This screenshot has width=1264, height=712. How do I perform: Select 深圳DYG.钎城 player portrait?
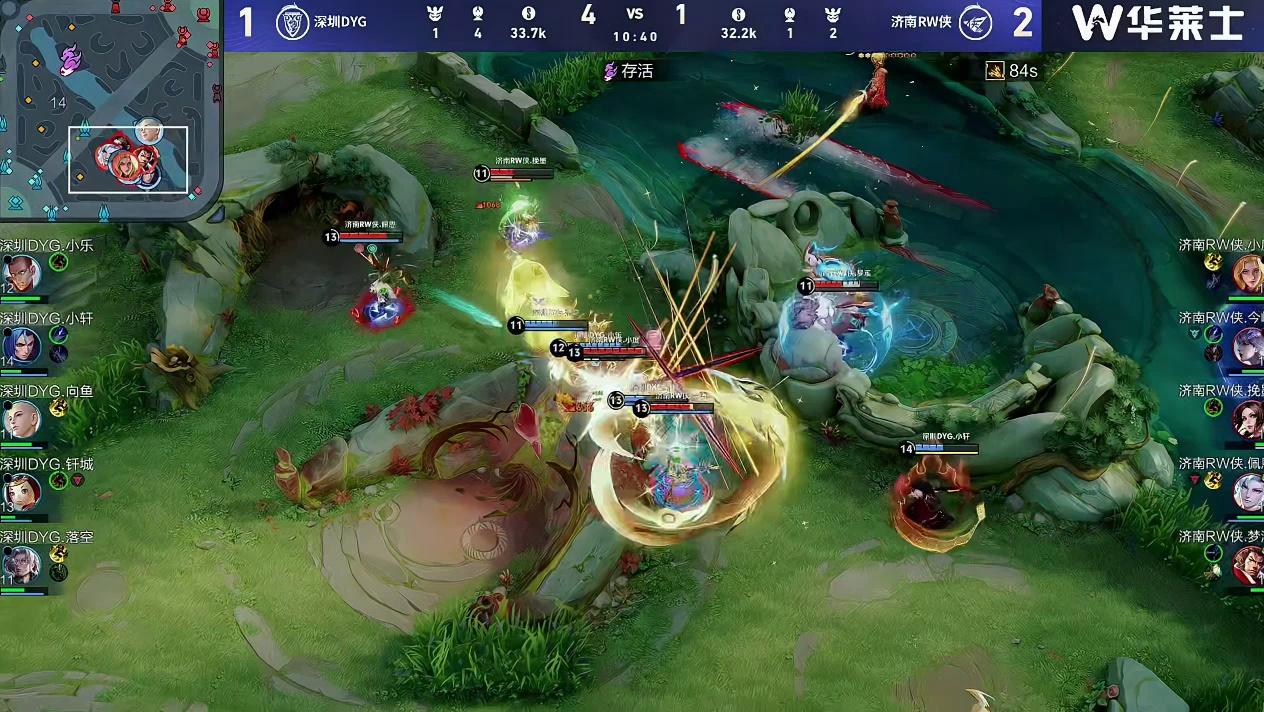(21, 492)
